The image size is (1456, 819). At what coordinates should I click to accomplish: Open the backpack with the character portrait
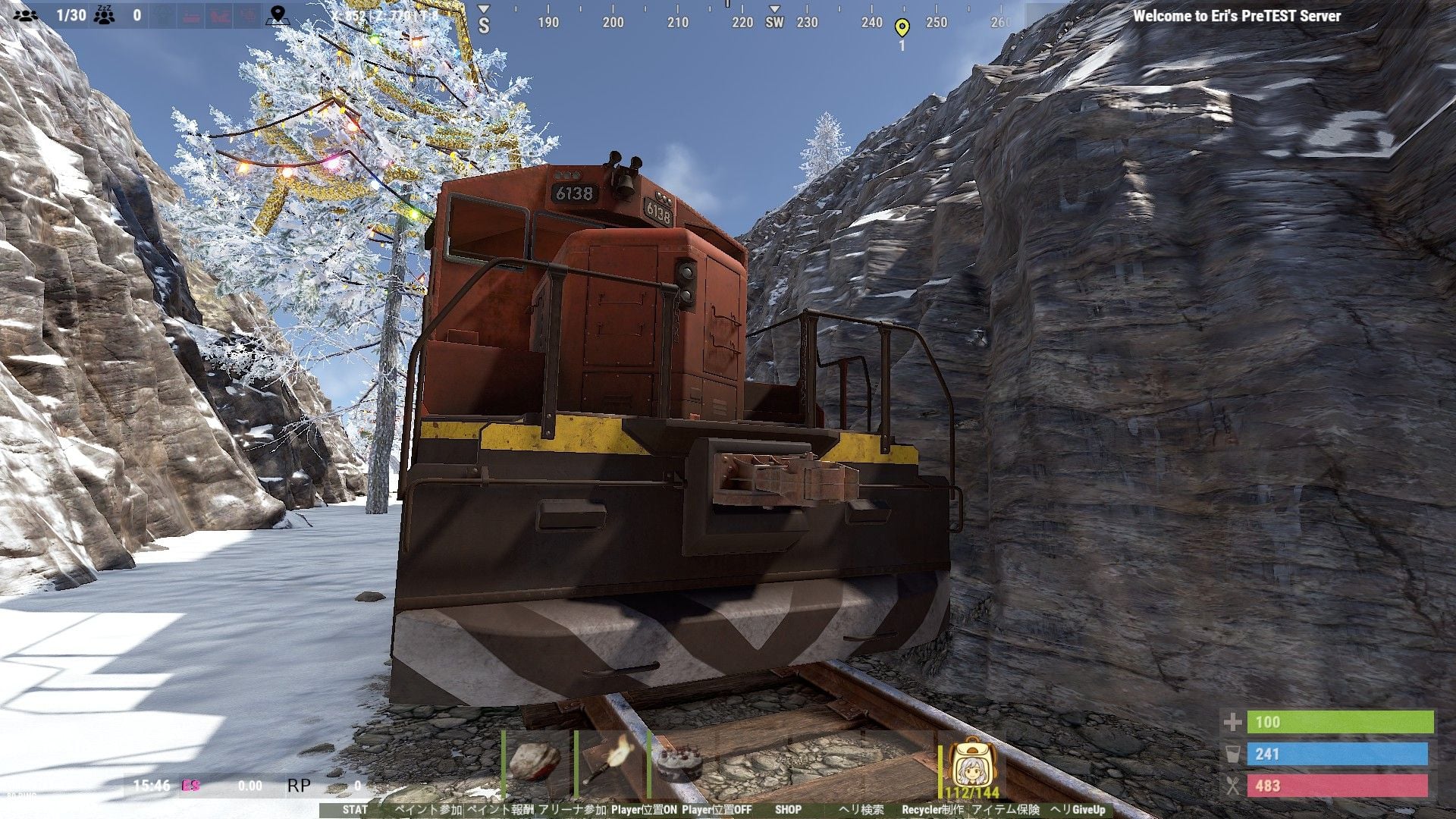click(971, 764)
